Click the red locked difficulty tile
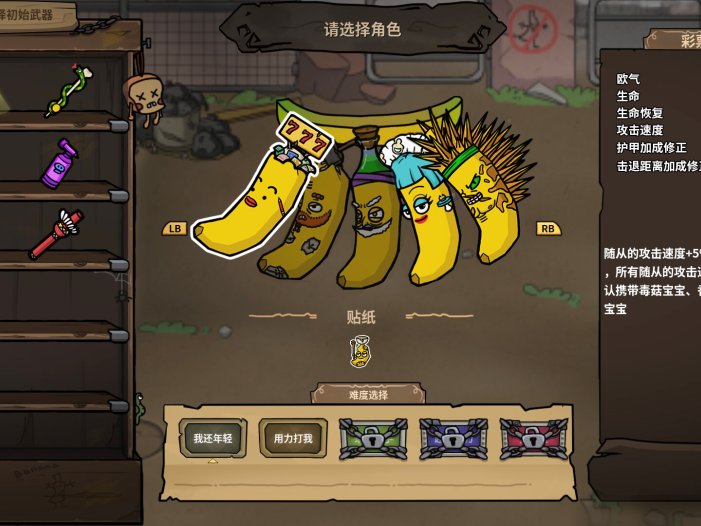This screenshot has height=526, width=701. tap(533, 438)
